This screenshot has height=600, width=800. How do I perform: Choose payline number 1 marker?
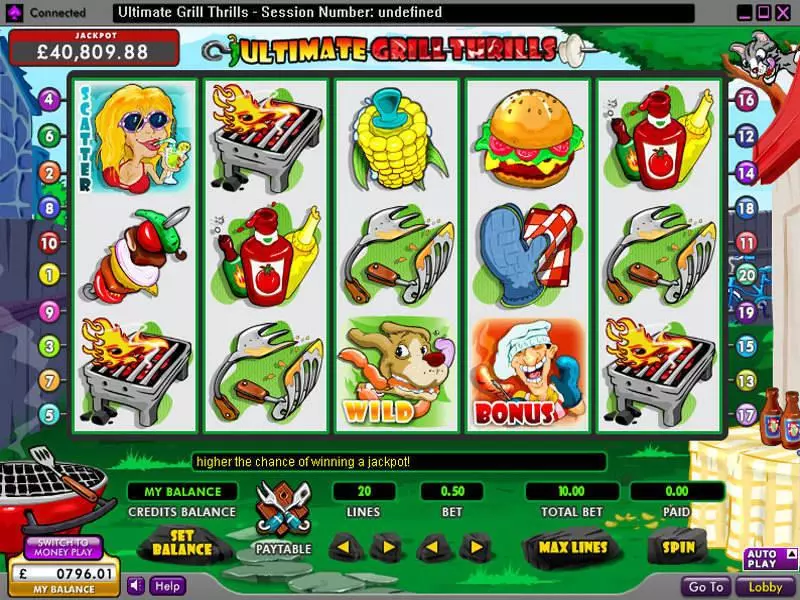48,273
